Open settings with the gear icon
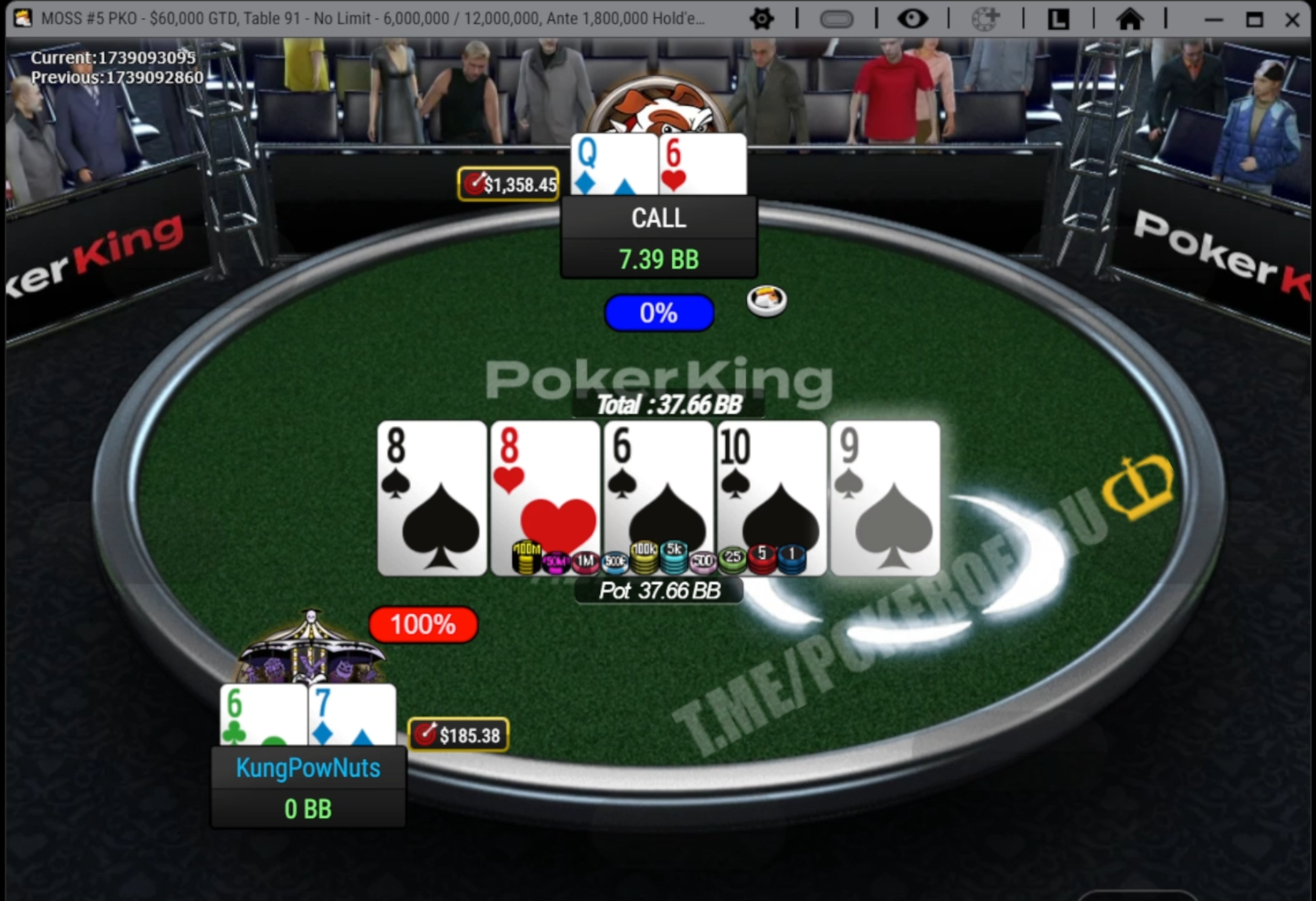 click(x=761, y=19)
